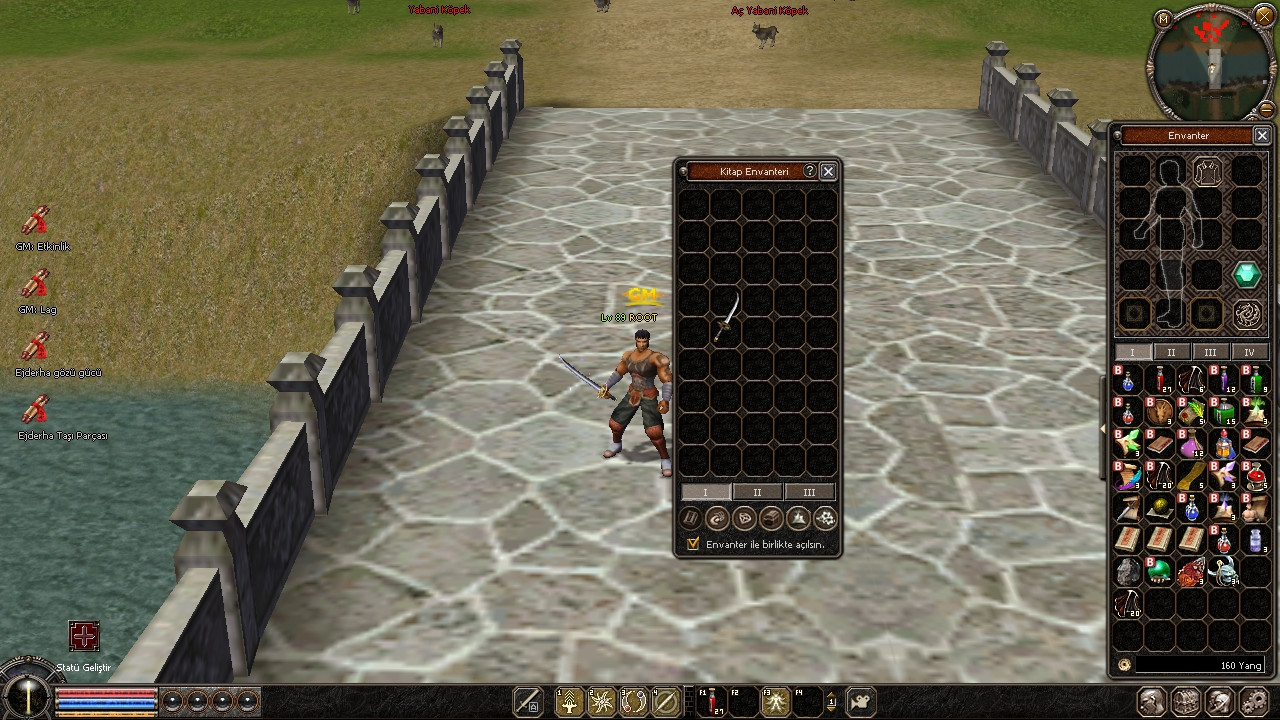Close the Envanter panel
Viewport: 1280px width, 720px height.
[x=1262, y=135]
